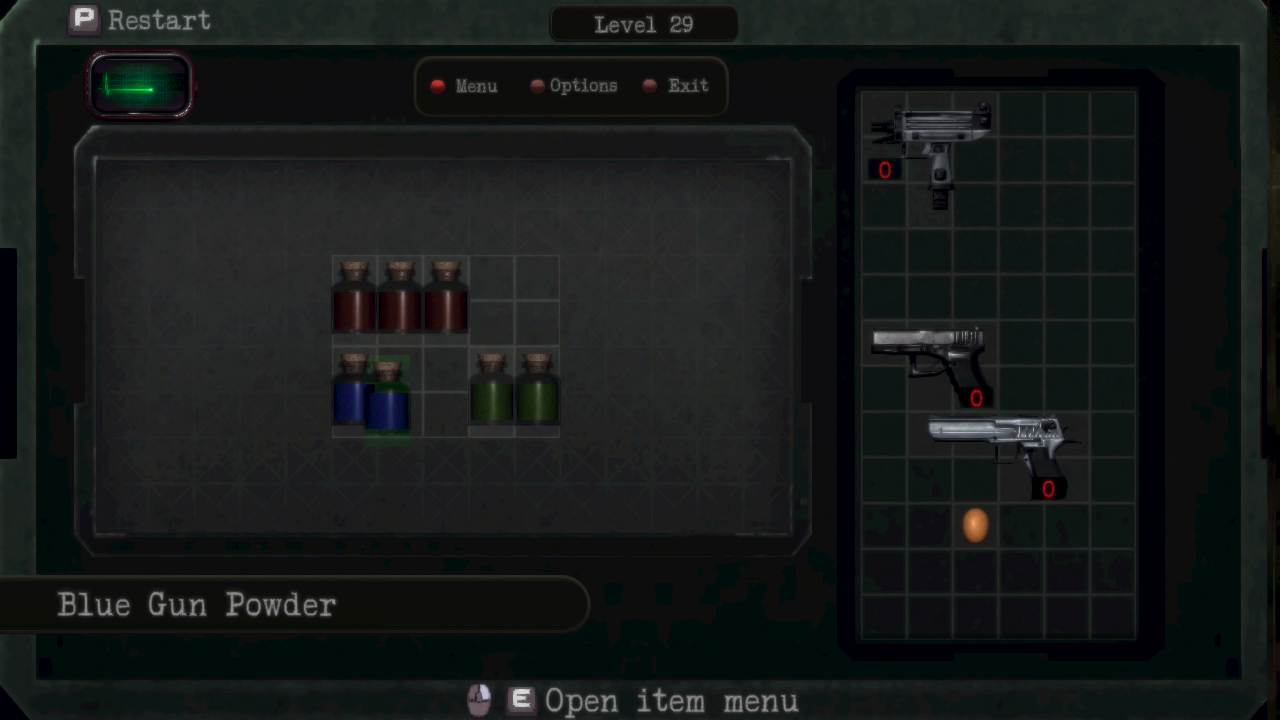Select the submachine gun in the inventory

click(931, 138)
